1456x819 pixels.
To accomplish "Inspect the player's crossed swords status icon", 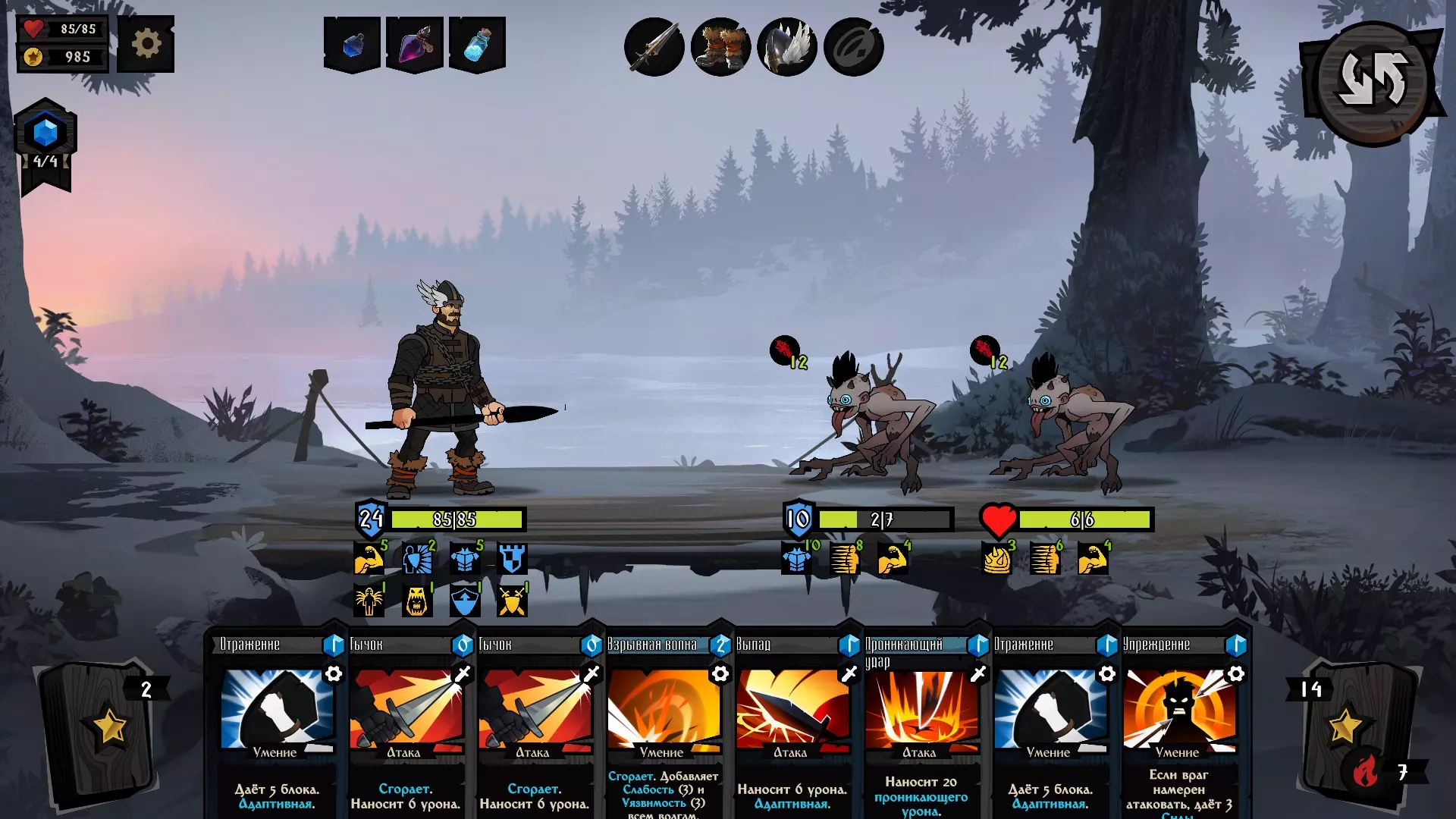I will (512, 601).
